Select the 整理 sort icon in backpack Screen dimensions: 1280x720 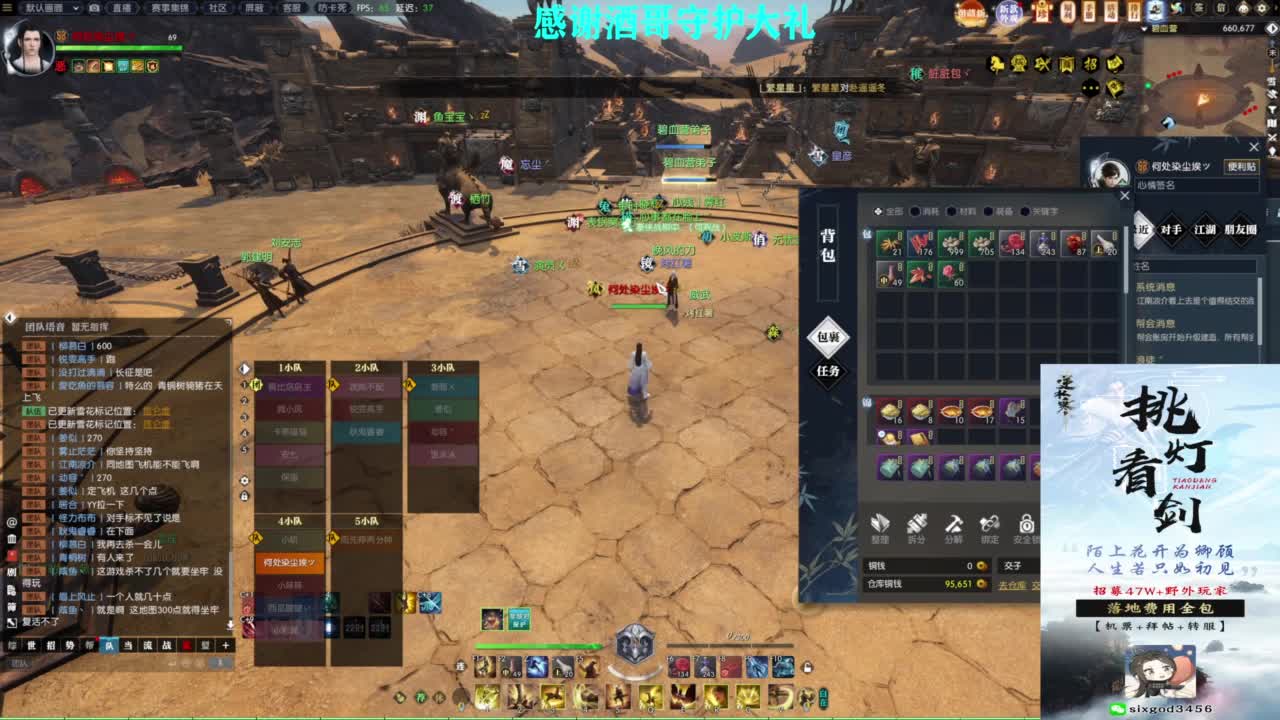tap(880, 527)
